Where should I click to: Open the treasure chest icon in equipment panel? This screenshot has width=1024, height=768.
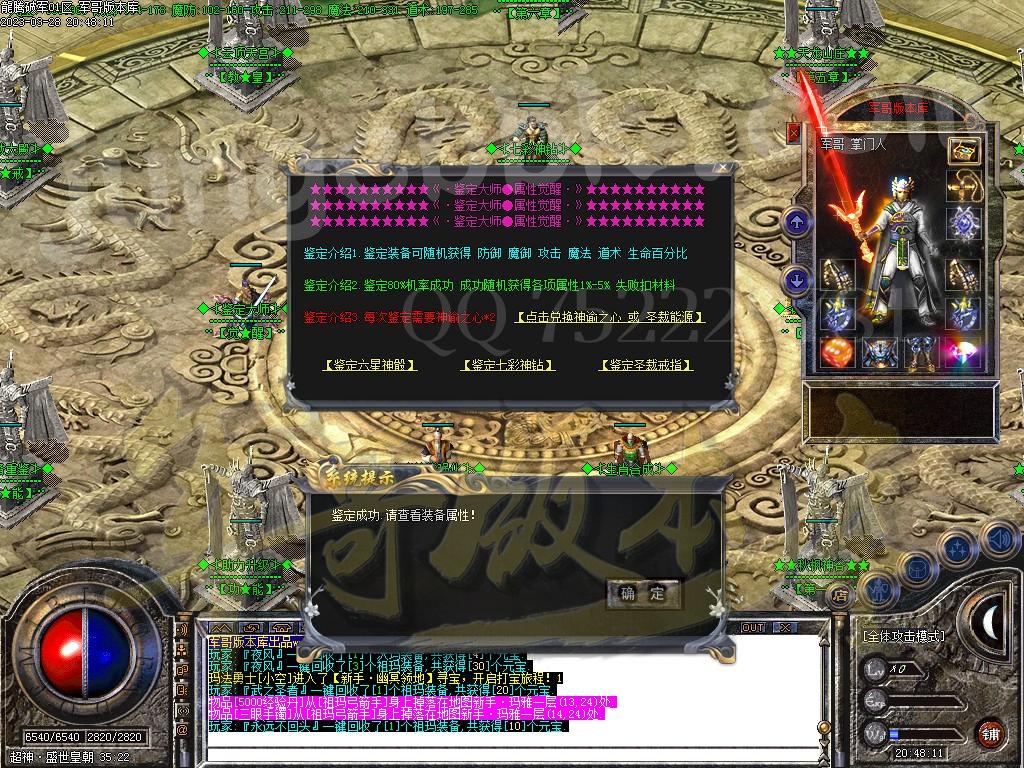(x=964, y=151)
